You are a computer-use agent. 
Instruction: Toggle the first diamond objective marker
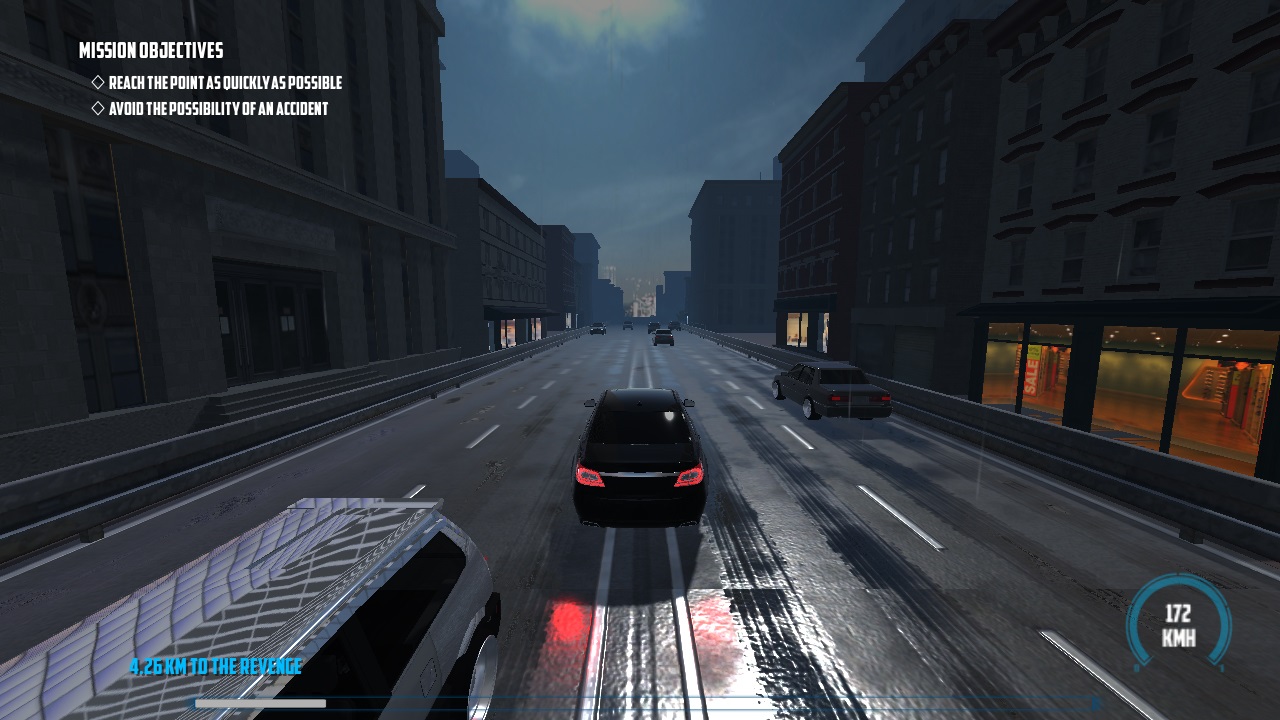pos(96,83)
